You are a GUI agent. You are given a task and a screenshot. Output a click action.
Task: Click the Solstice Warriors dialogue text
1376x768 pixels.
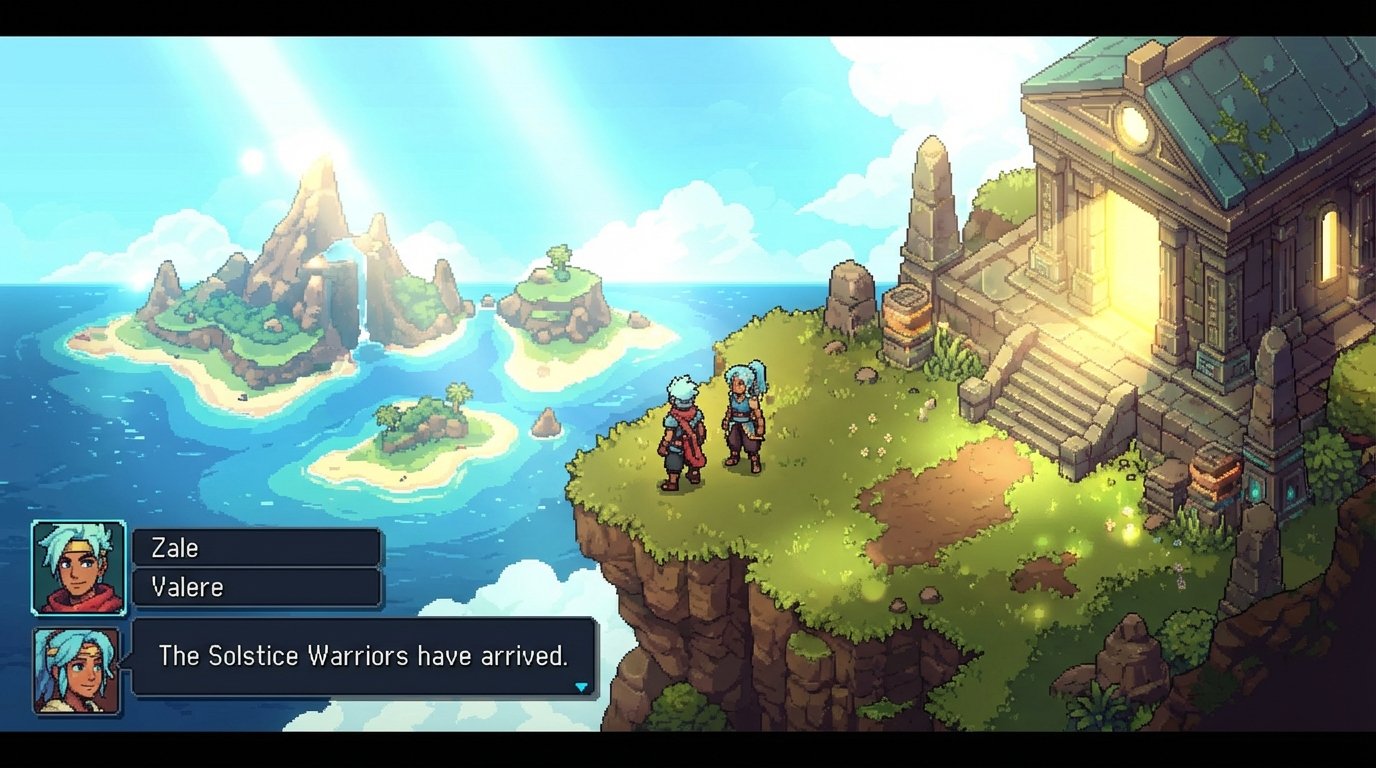(363, 655)
